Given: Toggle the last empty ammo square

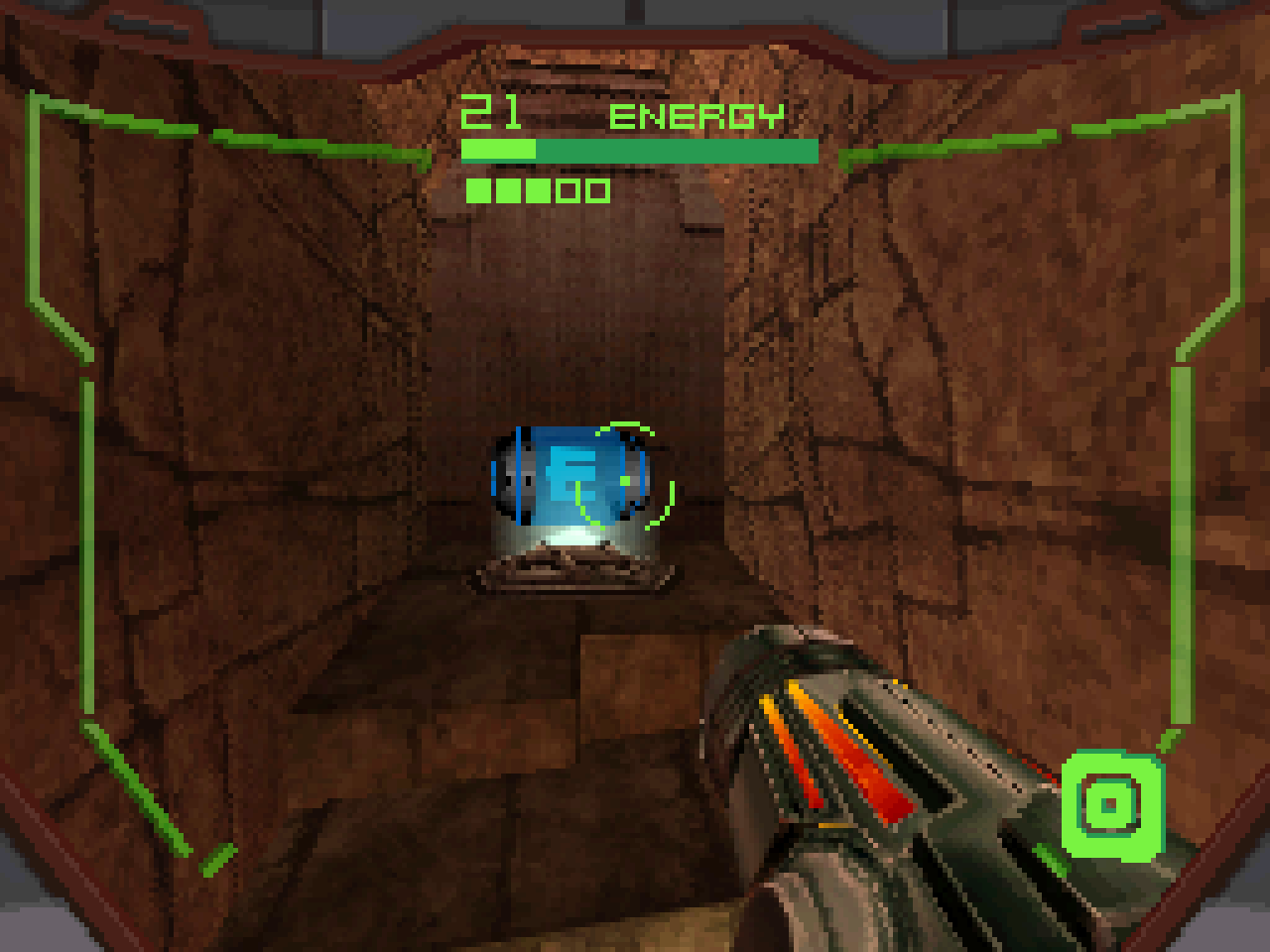Looking at the screenshot, I should 595,190.
